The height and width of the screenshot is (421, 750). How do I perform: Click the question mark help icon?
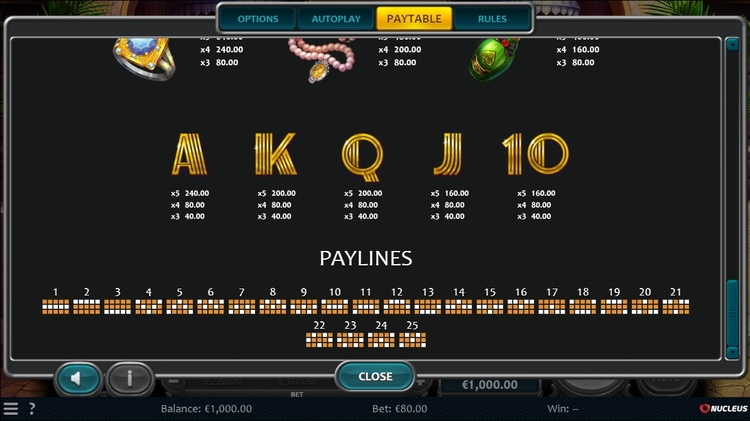click(x=32, y=409)
